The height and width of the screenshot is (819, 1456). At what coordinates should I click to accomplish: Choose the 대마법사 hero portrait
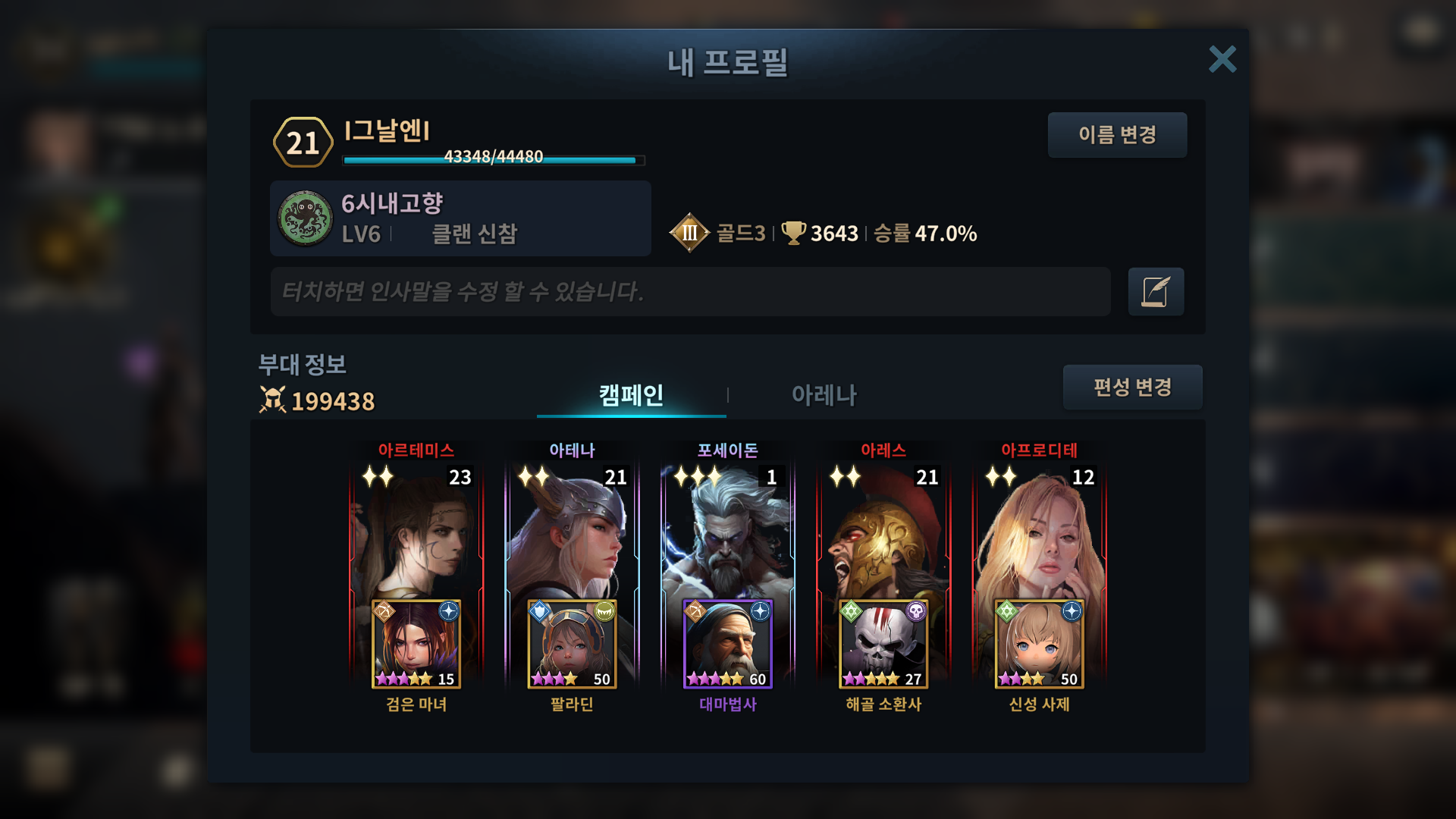(727, 645)
